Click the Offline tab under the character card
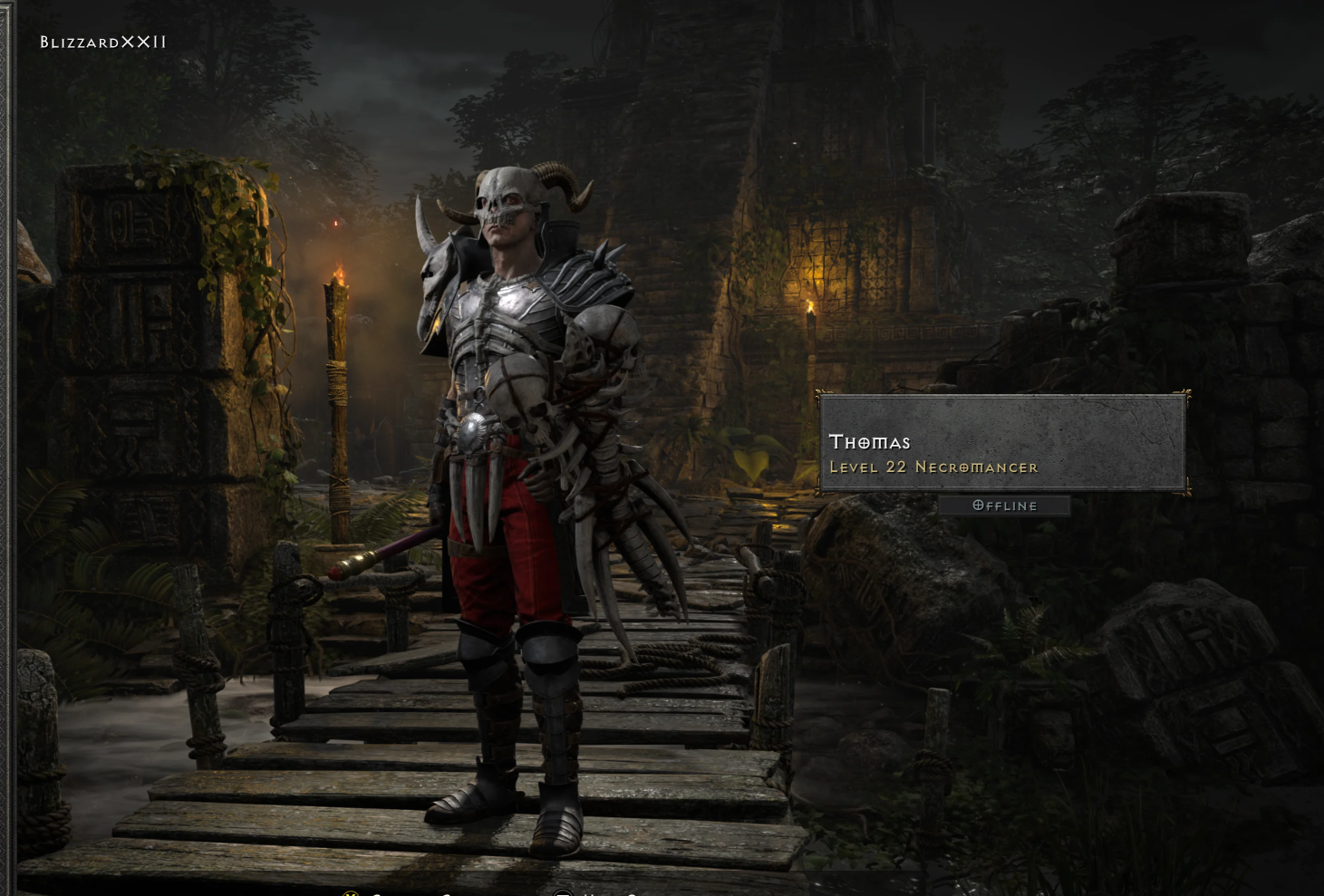This screenshot has width=1324, height=896. 1004,506
